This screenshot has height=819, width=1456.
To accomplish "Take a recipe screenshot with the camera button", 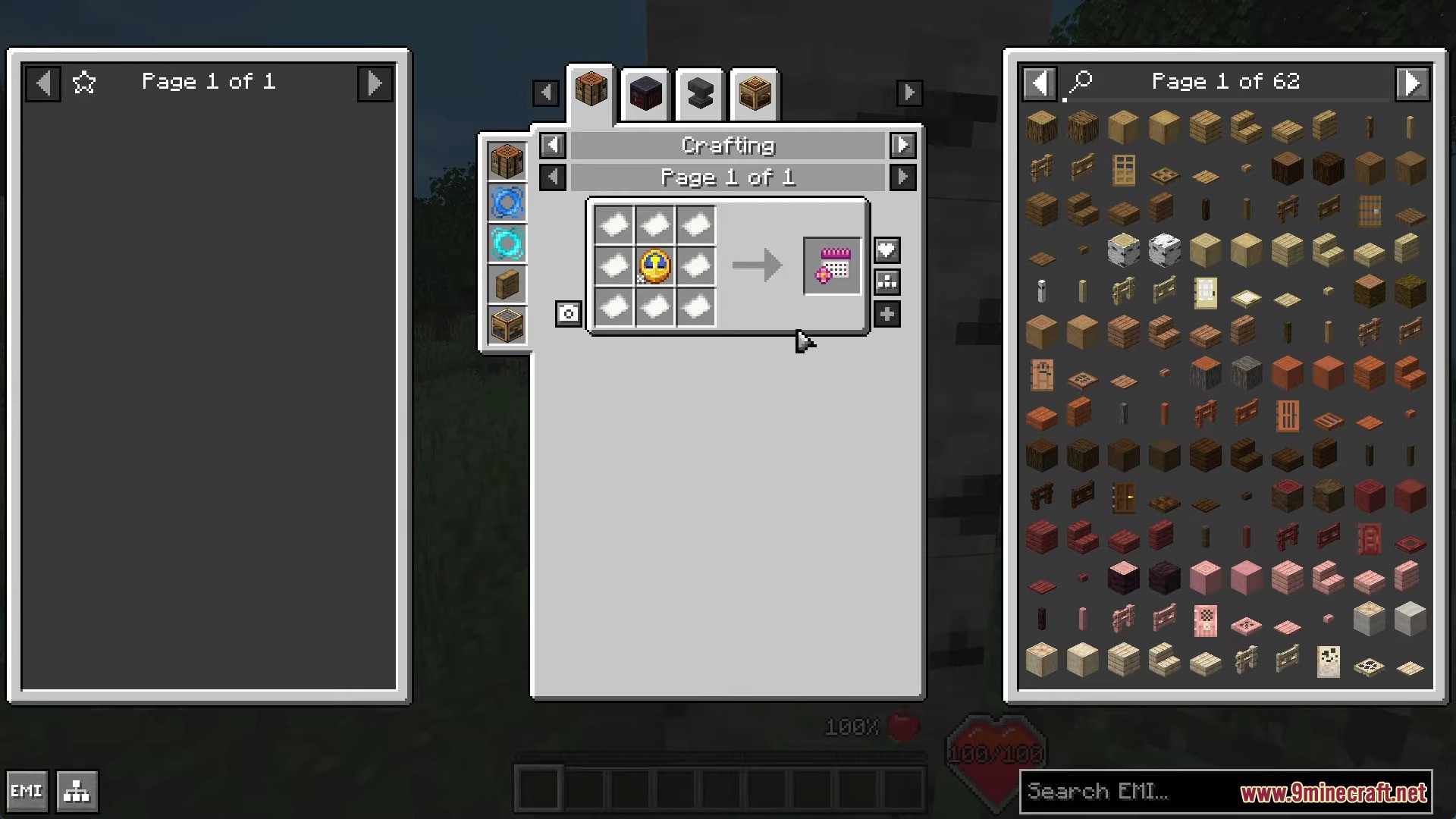I will (x=568, y=314).
